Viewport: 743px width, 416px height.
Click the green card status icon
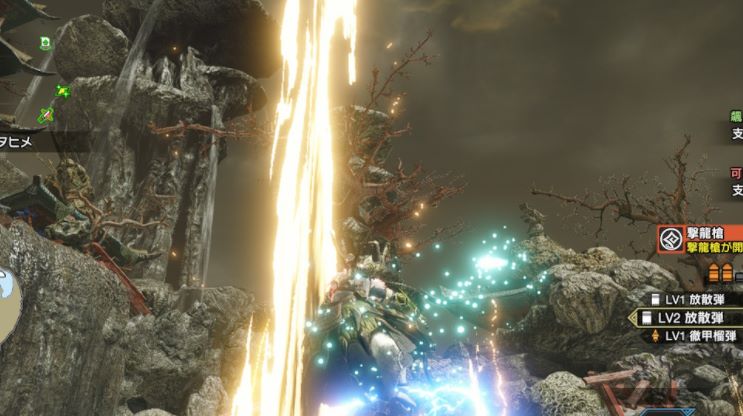(x=46, y=43)
